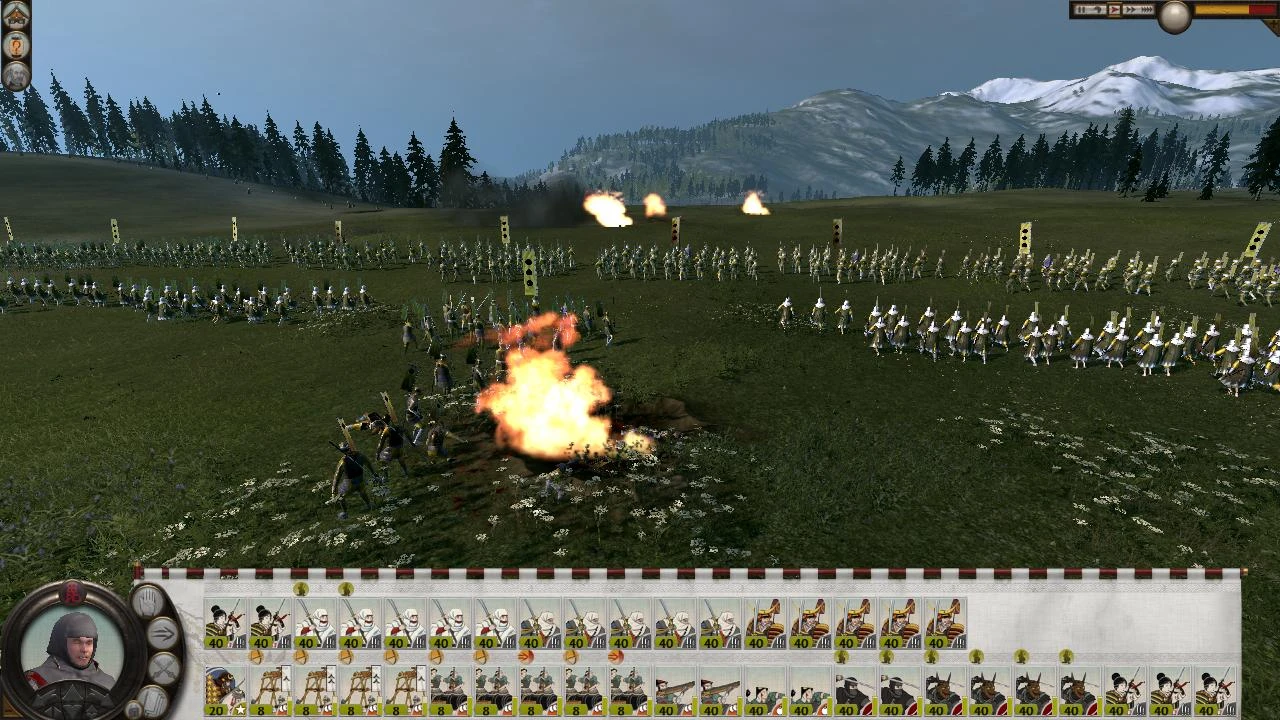The image size is (1280, 720).
Task: Toggle slow motion with the rewind-style arrow icon
Action: [1097, 9]
